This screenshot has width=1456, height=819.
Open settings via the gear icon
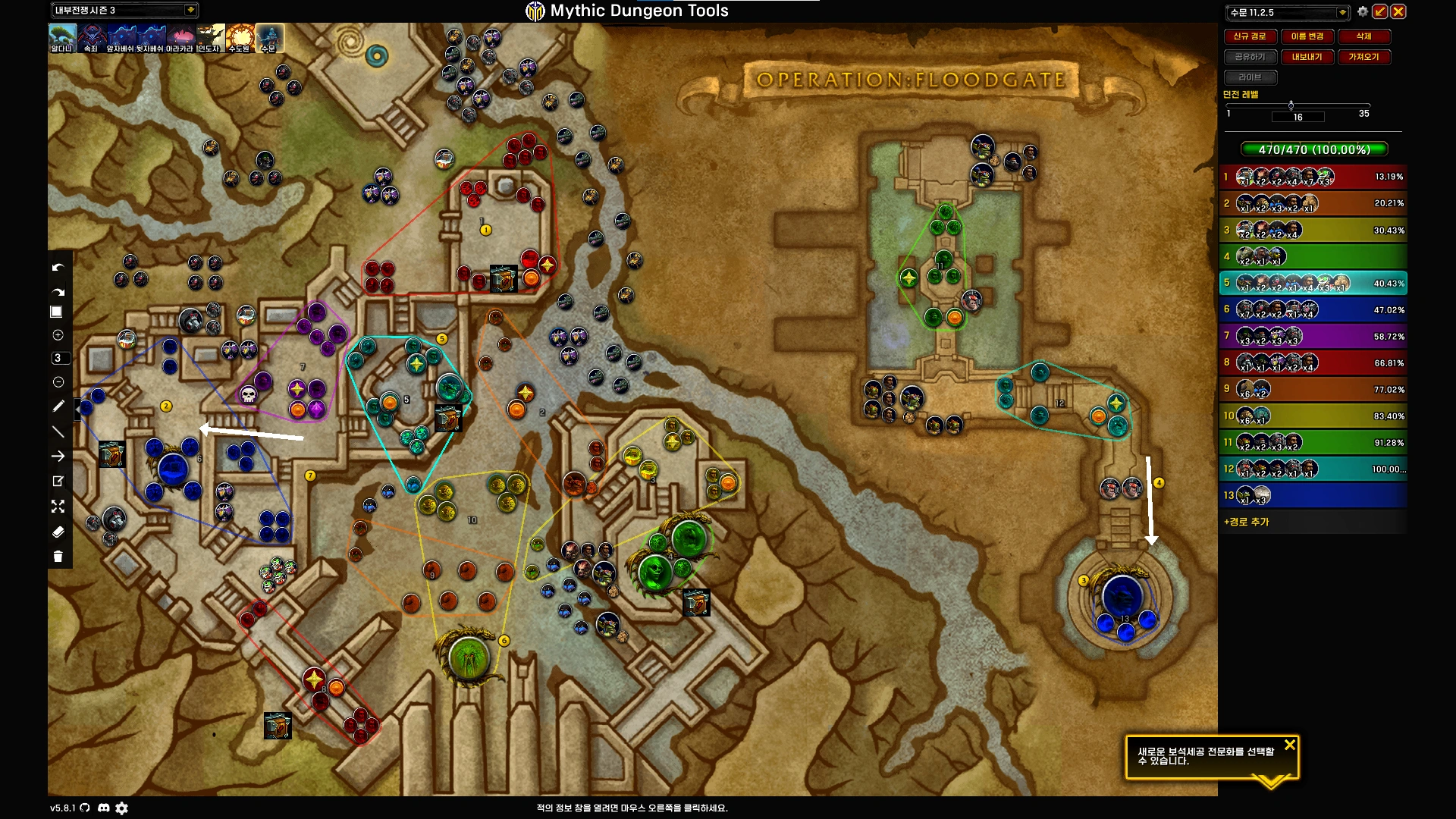point(1363,11)
